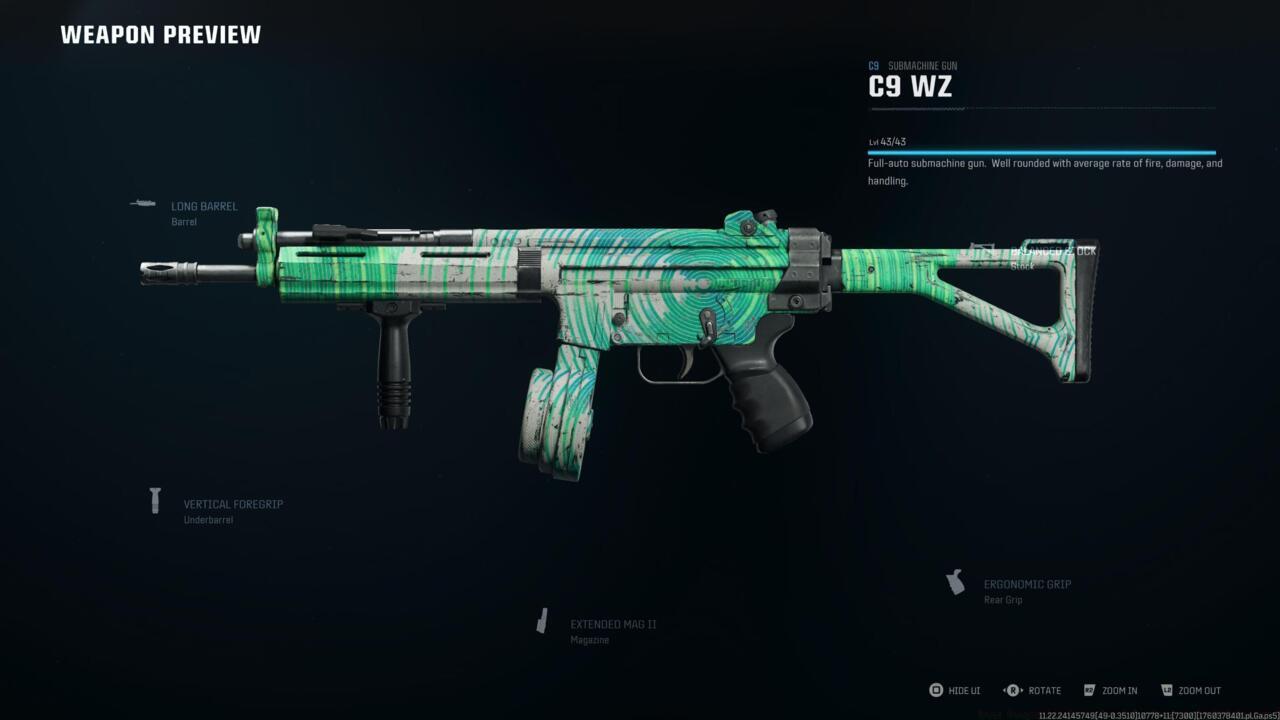Select the Extended Mag II magazine icon

(x=544, y=620)
